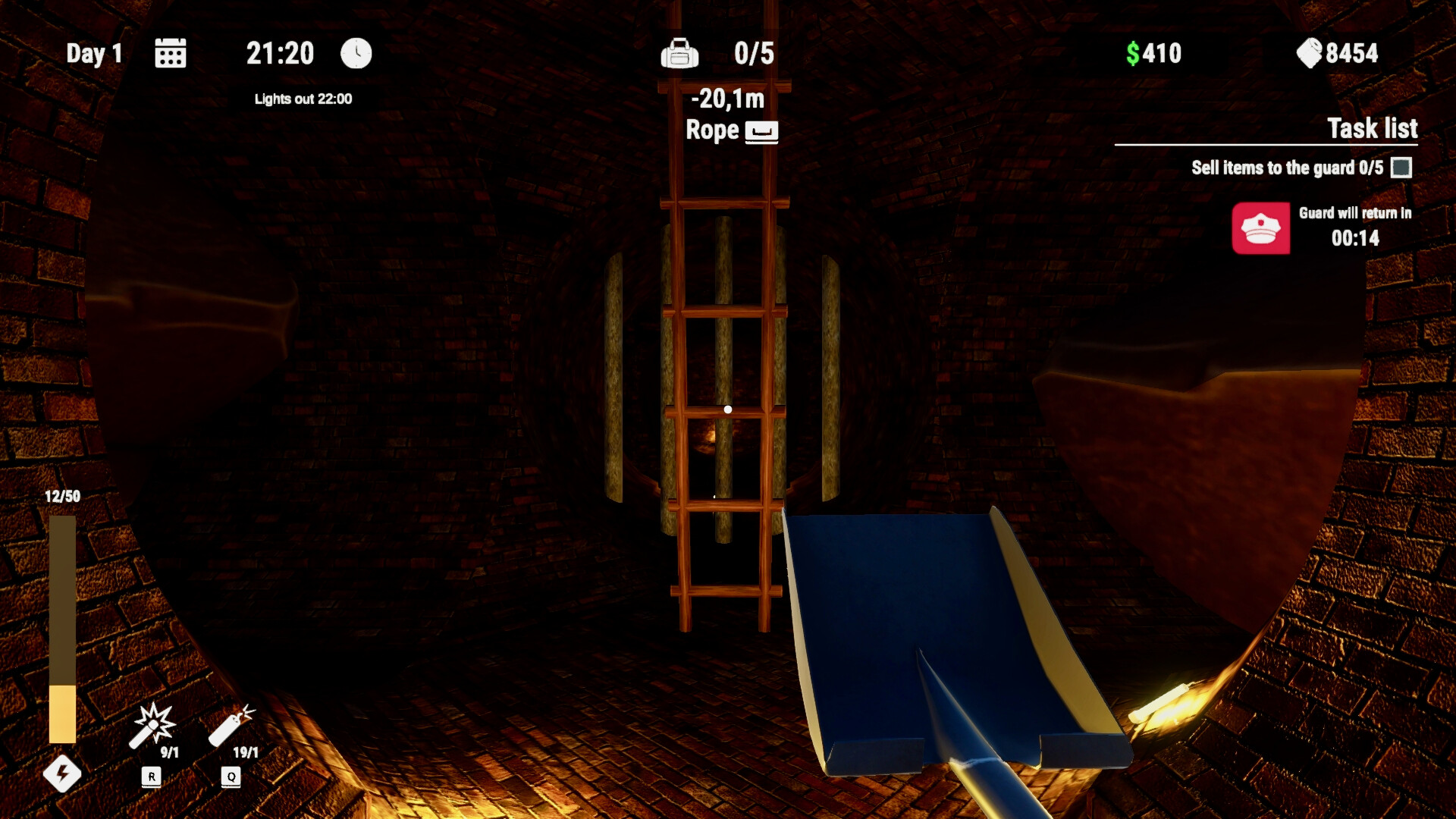Open the duffel bag inventory icon
The width and height of the screenshot is (1456, 819).
pyautogui.click(x=680, y=54)
